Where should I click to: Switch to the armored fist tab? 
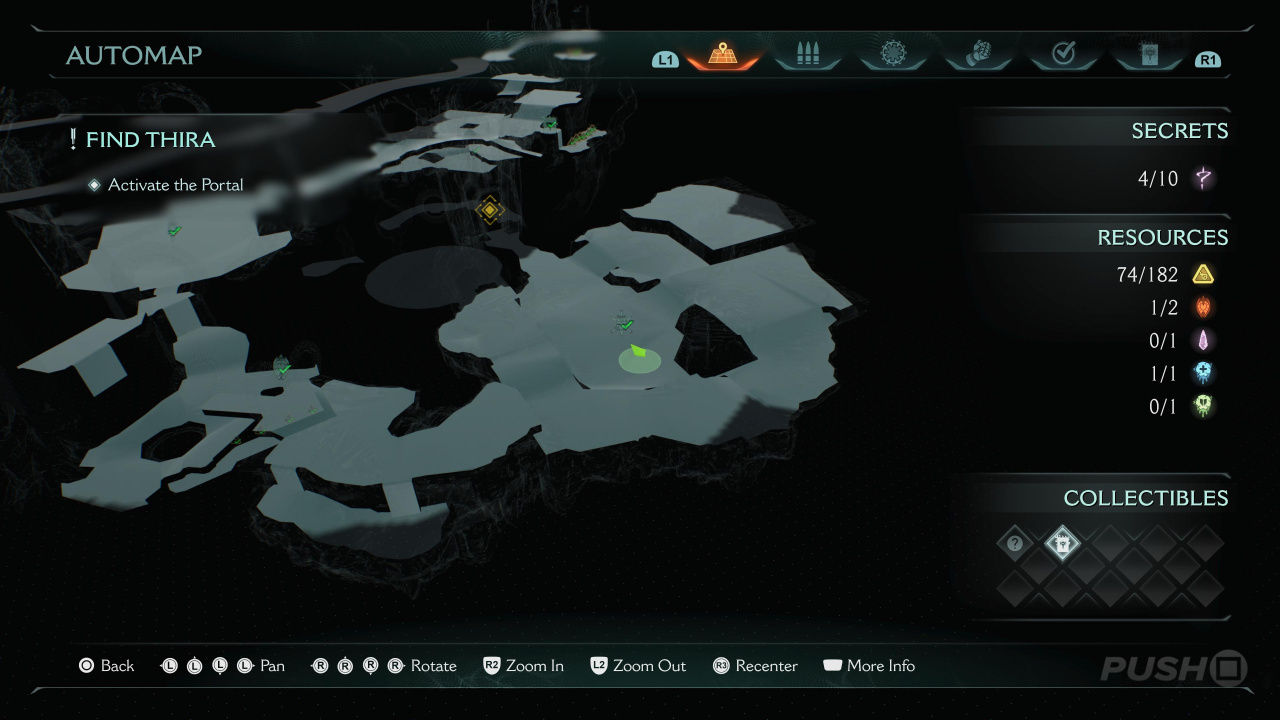point(977,55)
